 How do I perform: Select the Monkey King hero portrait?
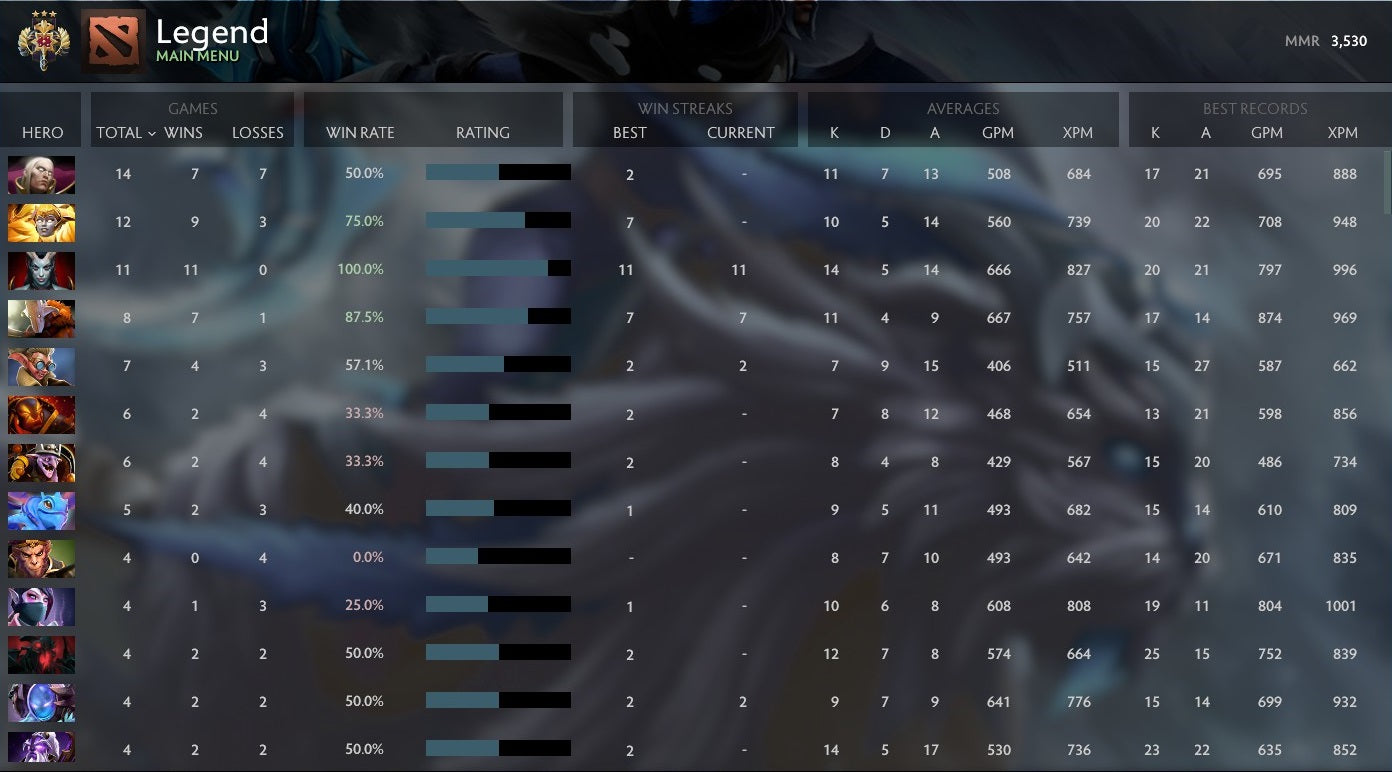pyautogui.click(x=41, y=558)
